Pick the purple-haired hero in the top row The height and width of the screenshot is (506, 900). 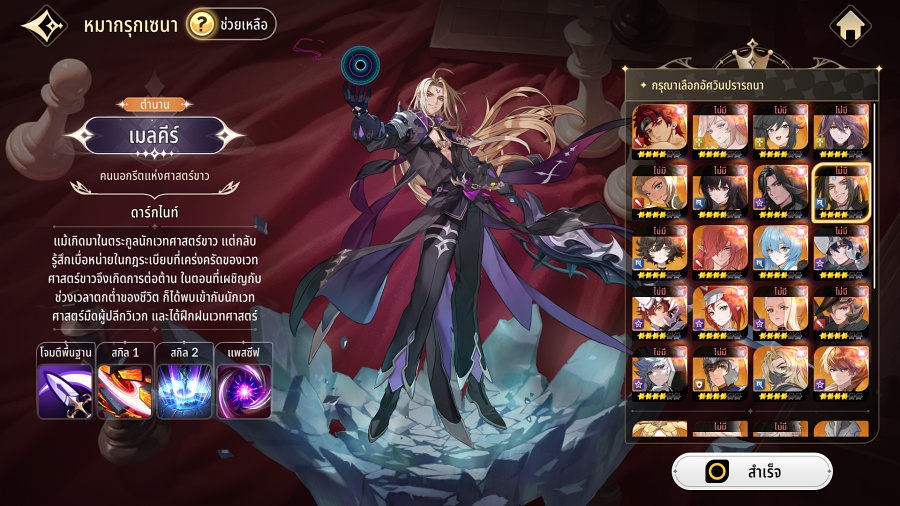pyautogui.click(x=841, y=131)
